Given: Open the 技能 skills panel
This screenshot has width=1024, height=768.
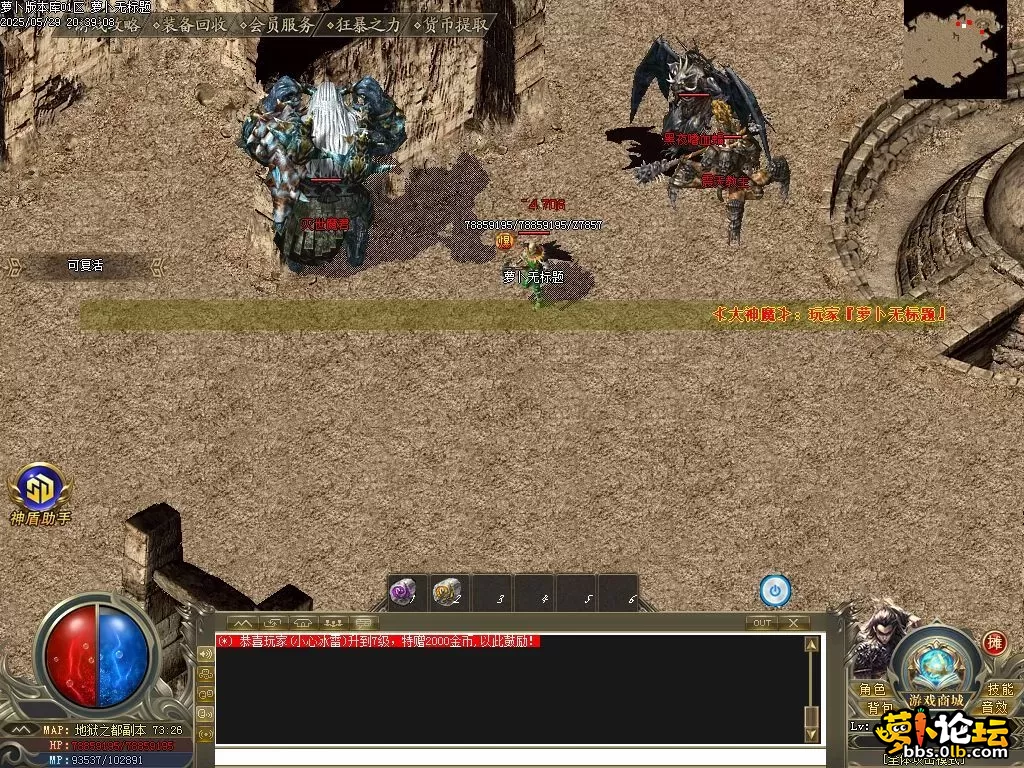Looking at the screenshot, I should [x=999, y=689].
